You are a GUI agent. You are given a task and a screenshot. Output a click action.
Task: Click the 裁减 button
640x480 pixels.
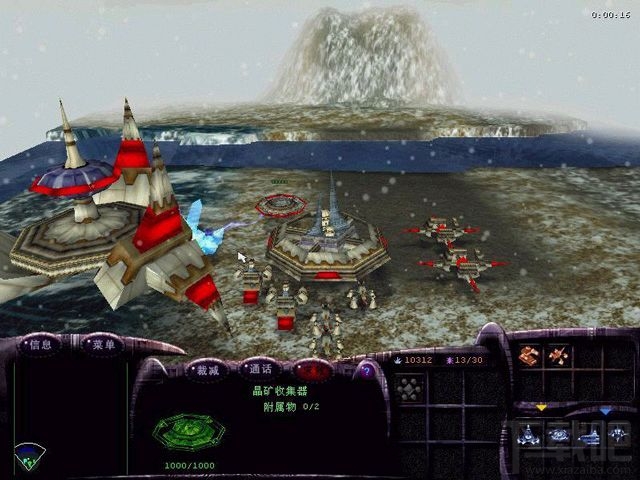point(205,368)
